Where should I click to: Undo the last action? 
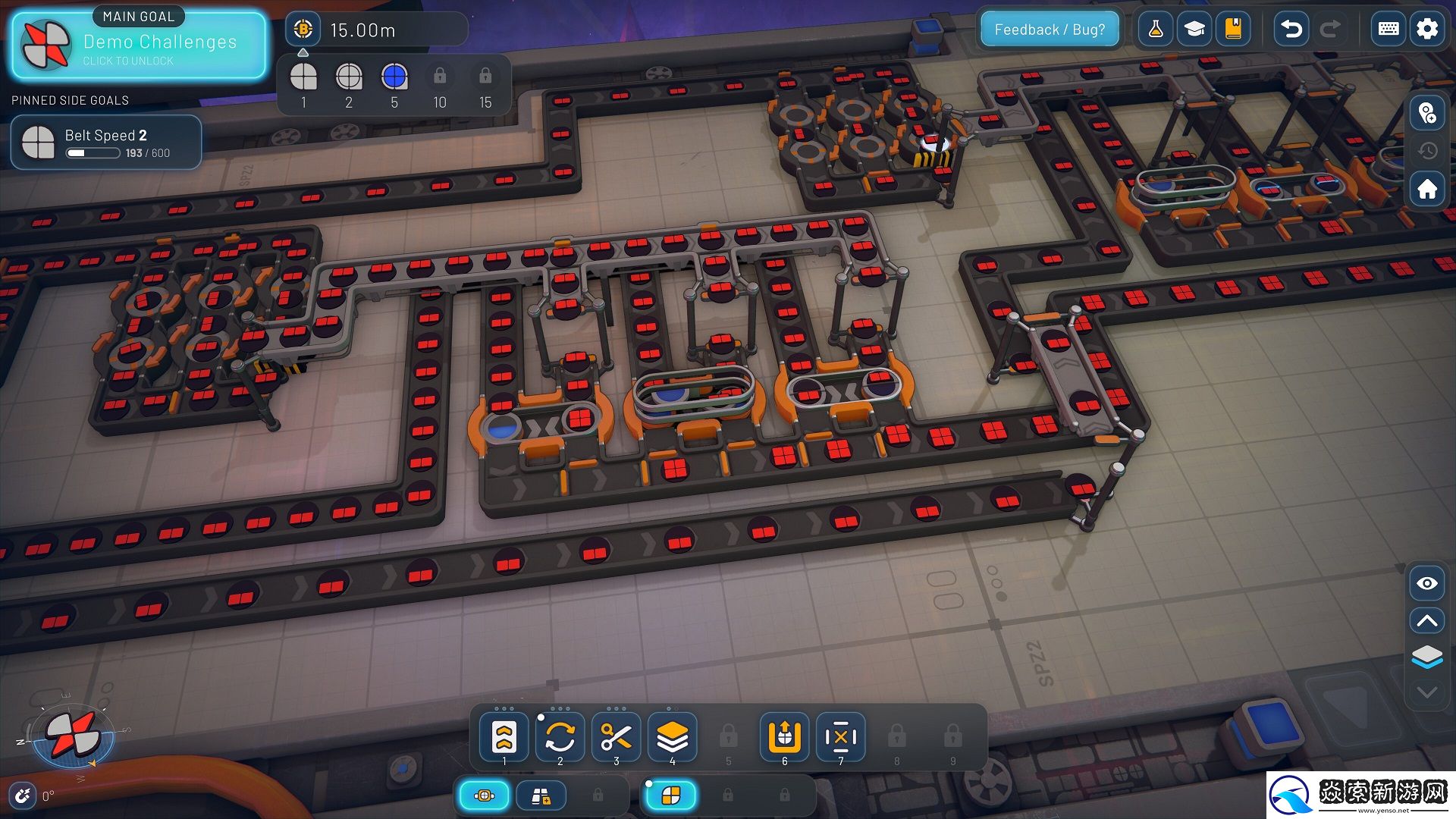click(1291, 30)
